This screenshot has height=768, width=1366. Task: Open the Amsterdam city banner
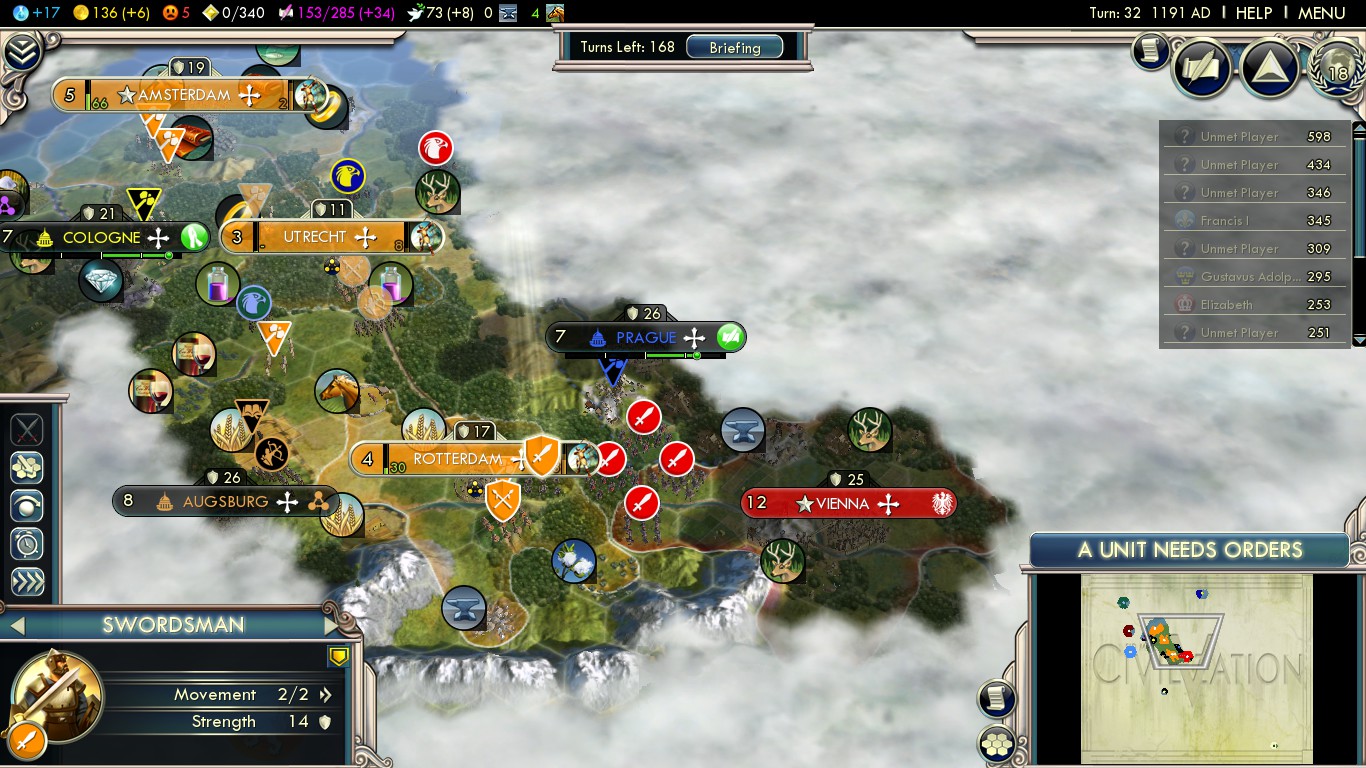pos(185,95)
